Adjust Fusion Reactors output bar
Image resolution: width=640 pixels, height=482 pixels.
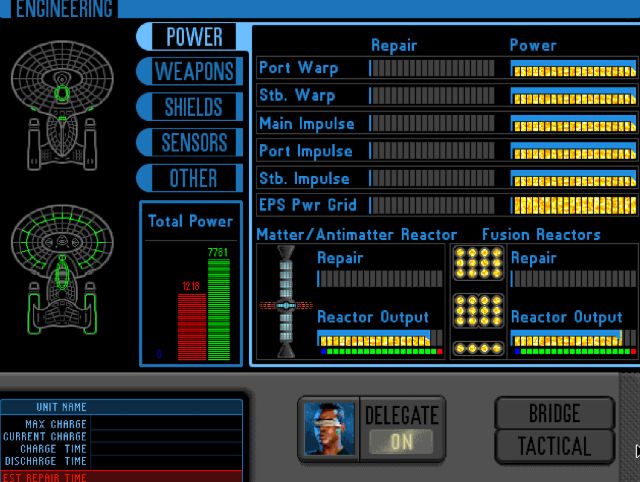(572, 338)
